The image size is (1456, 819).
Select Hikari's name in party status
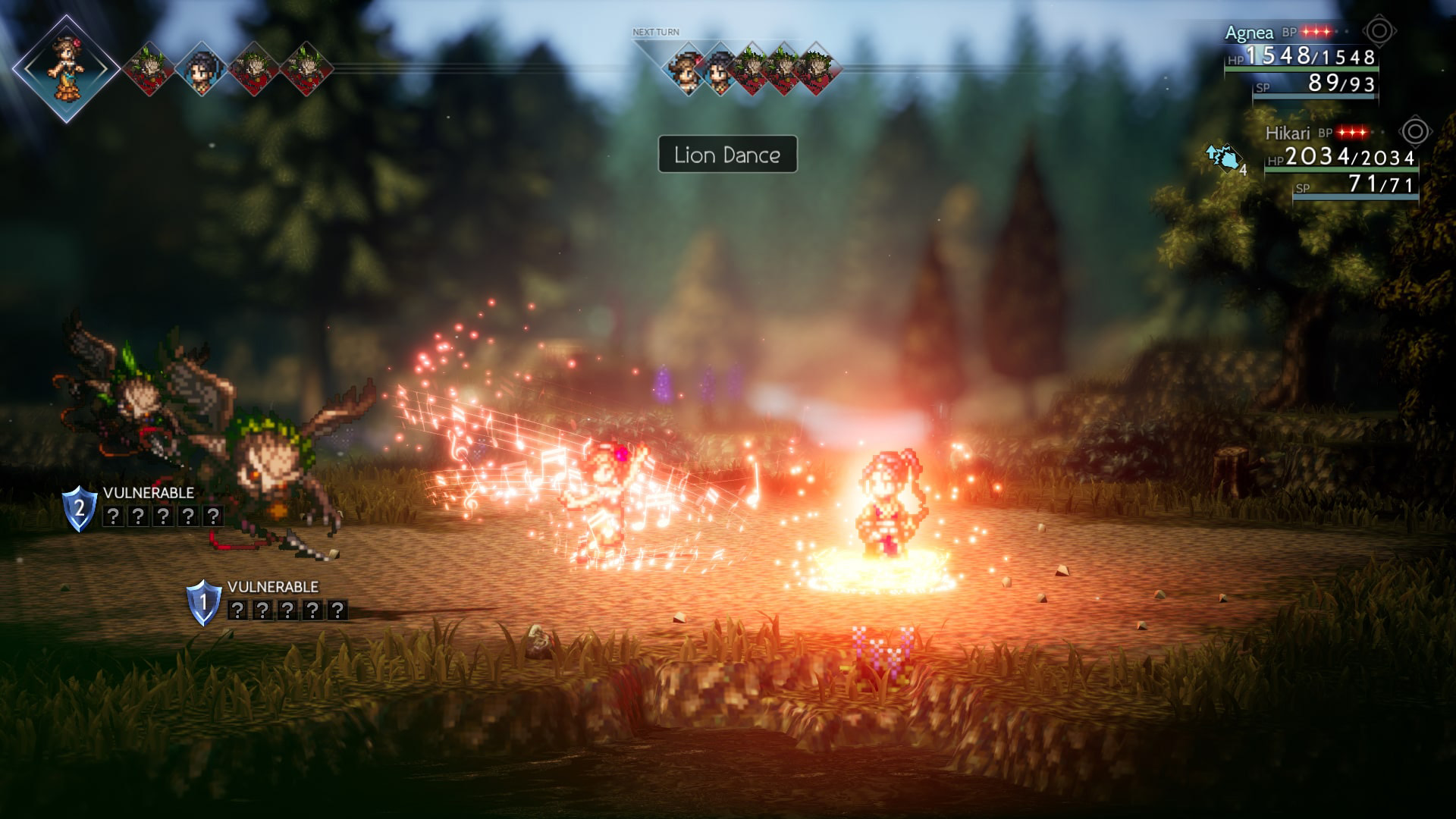click(1287, 133)
